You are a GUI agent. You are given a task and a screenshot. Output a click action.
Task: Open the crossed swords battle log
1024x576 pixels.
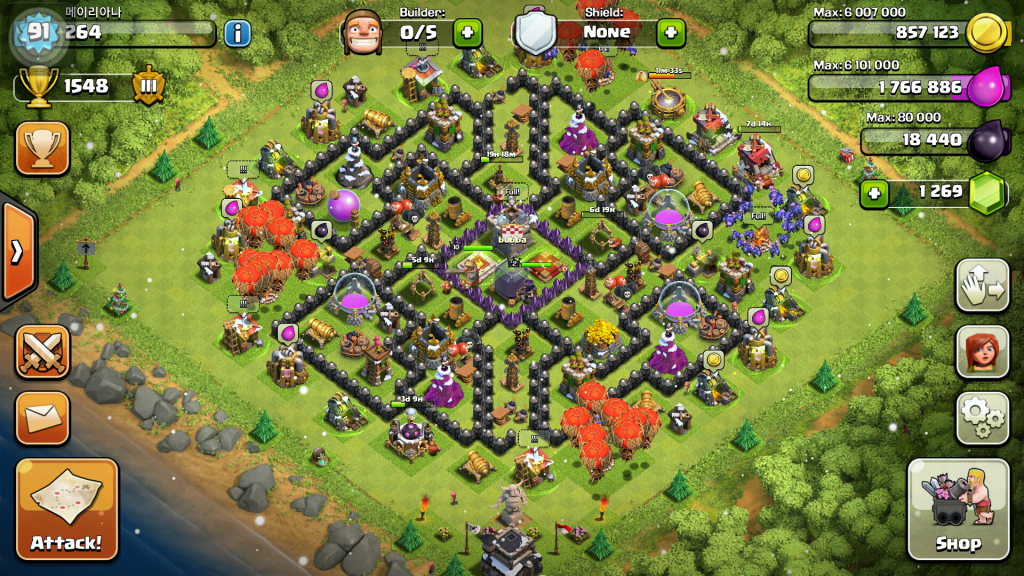(42, 352)
